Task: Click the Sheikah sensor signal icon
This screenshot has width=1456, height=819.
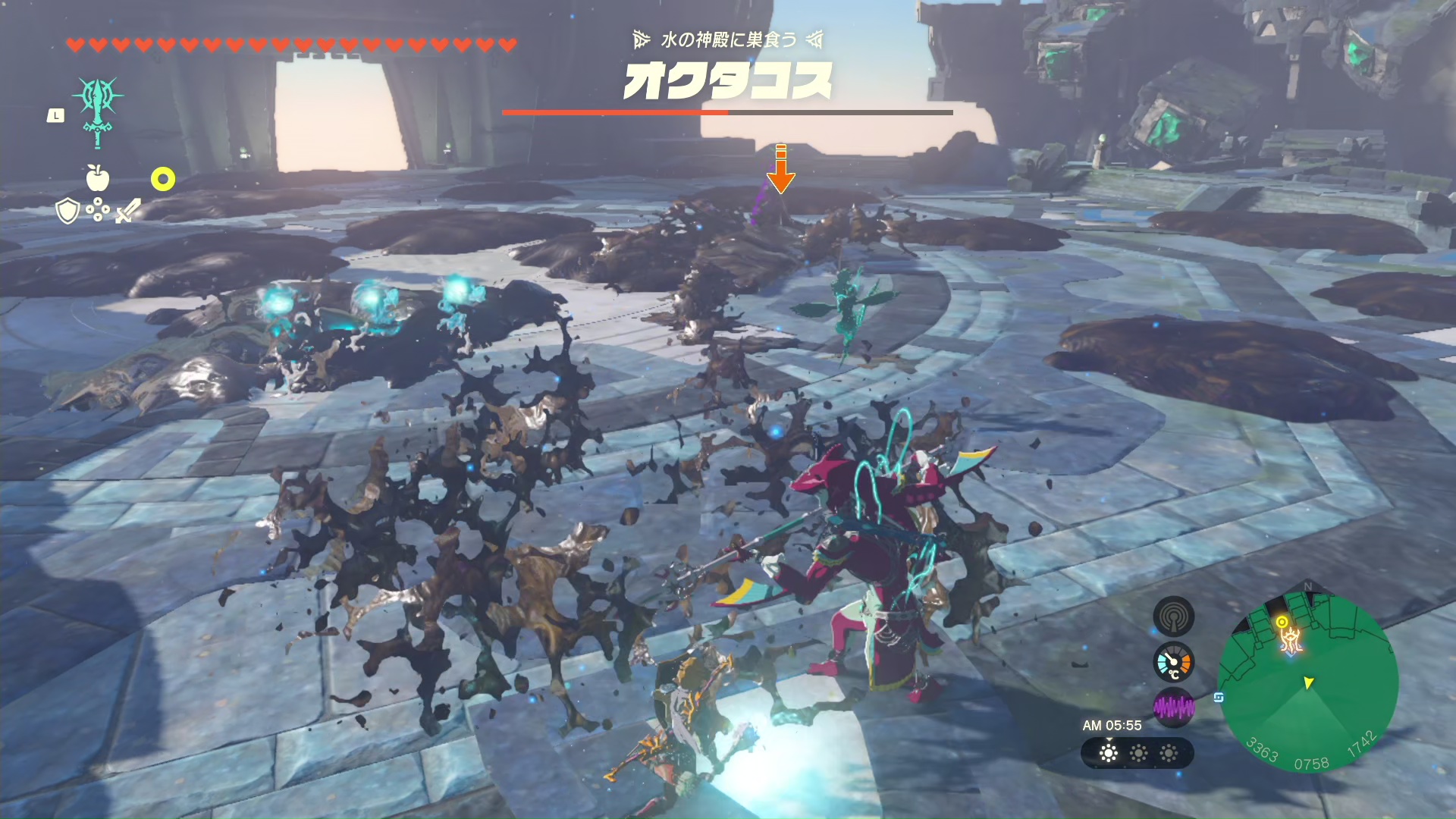Action: (1173, 617)
